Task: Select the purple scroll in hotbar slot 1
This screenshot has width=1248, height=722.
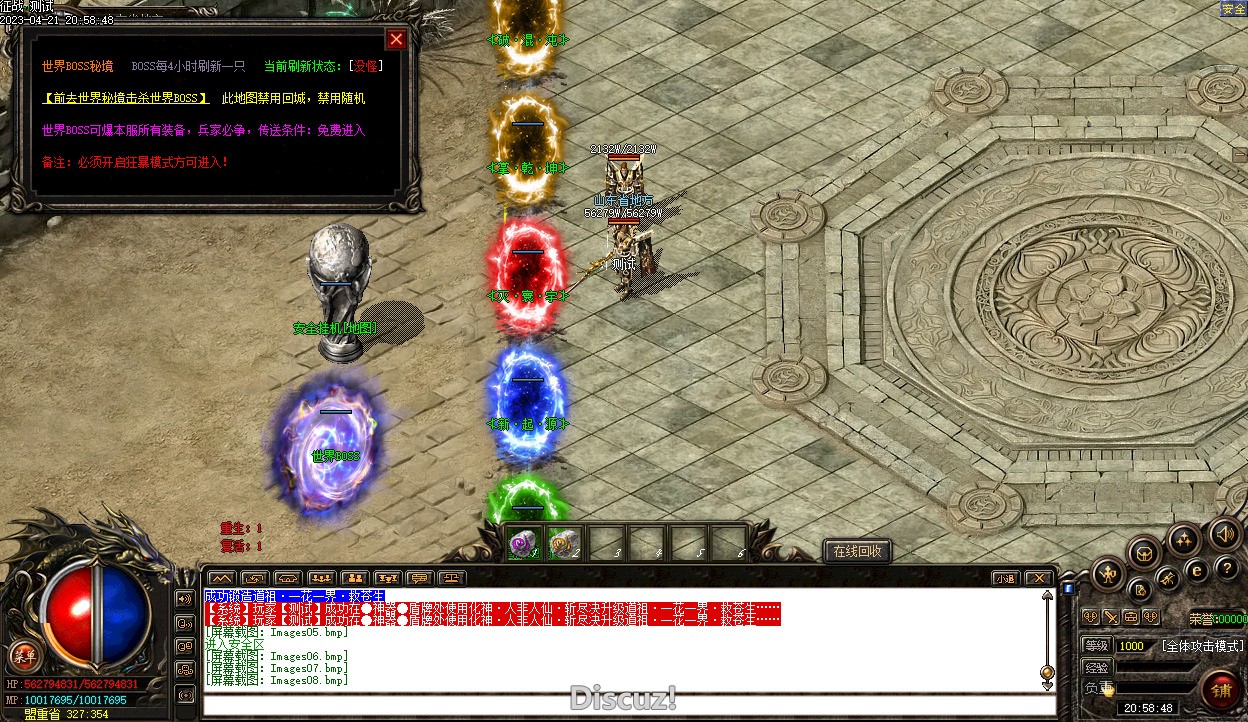Action: [x=524, y=543]
